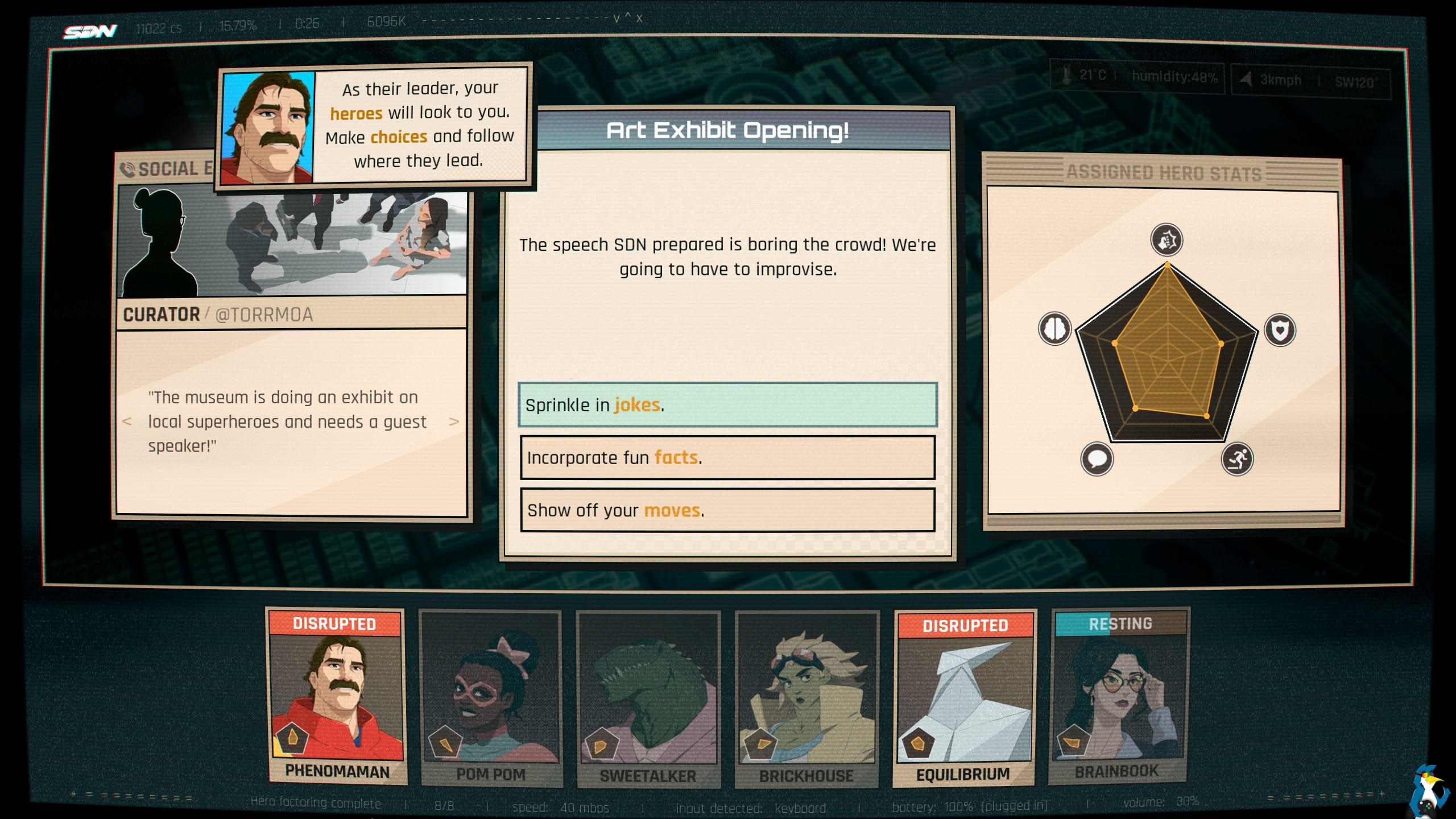
Task: Choose the 'Sprinkle in jokes' option
Action: click(727, 405)
